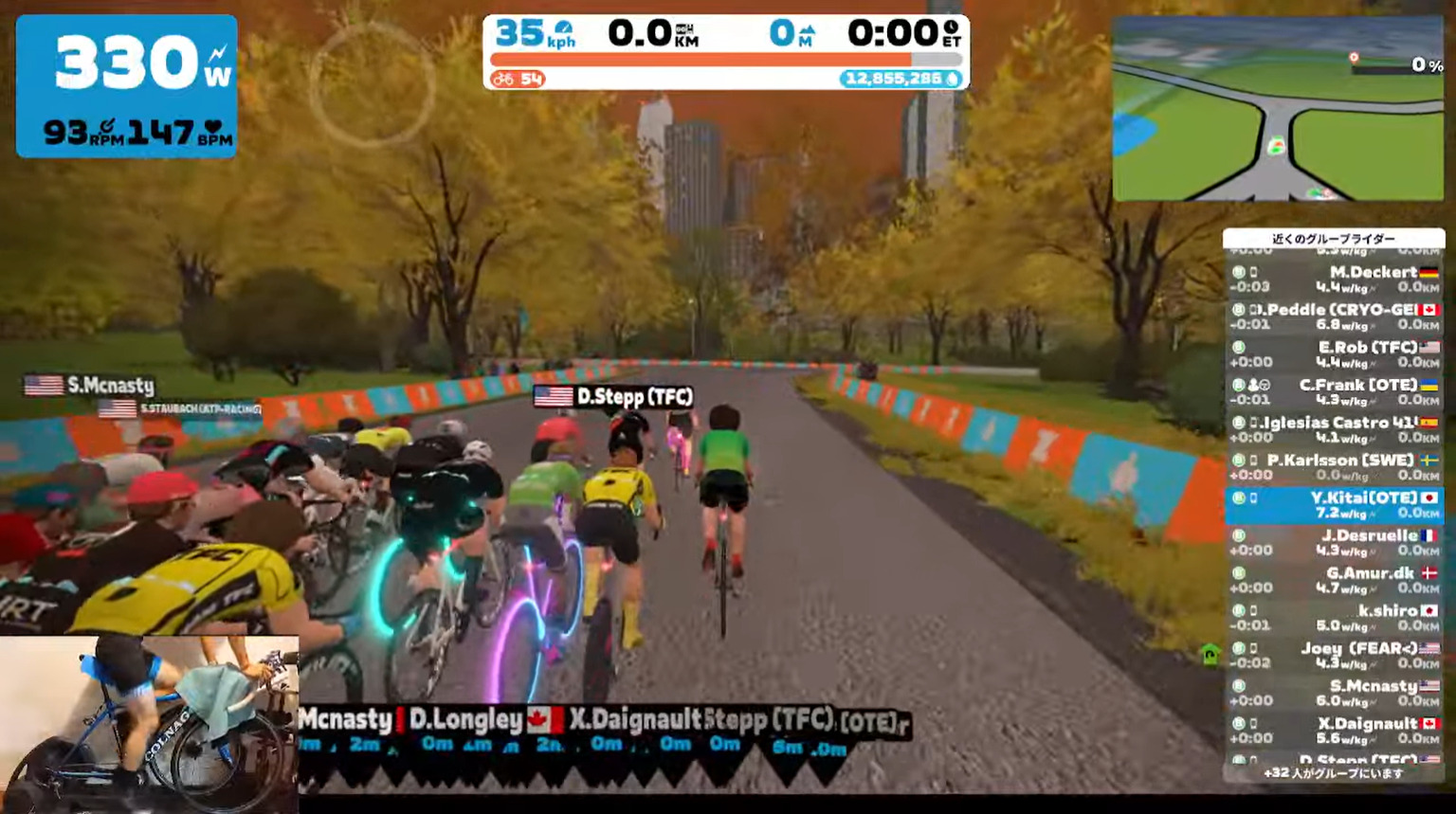Click the bike icon on the level 54 badge
This screenshot has width=1456, height=814.
pos(502,78)
